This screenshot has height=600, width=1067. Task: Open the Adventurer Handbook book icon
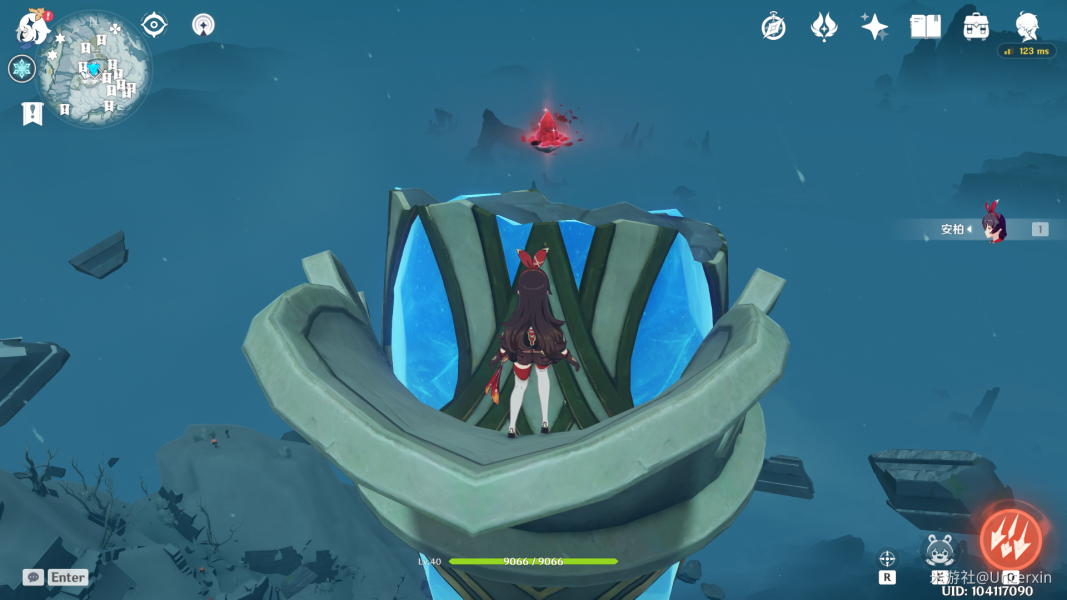tap(925, 27)
